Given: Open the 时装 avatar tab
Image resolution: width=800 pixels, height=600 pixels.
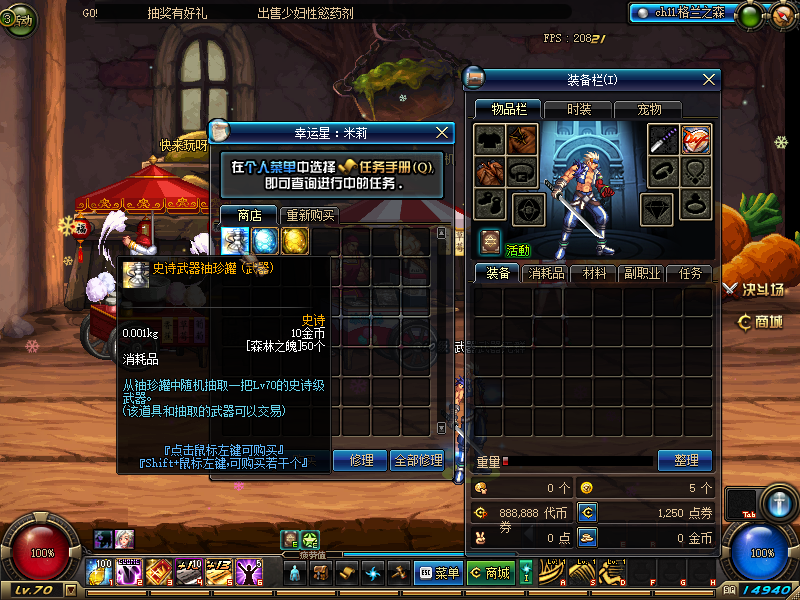Looking at the screenshot, I should (x=578, y=109).
